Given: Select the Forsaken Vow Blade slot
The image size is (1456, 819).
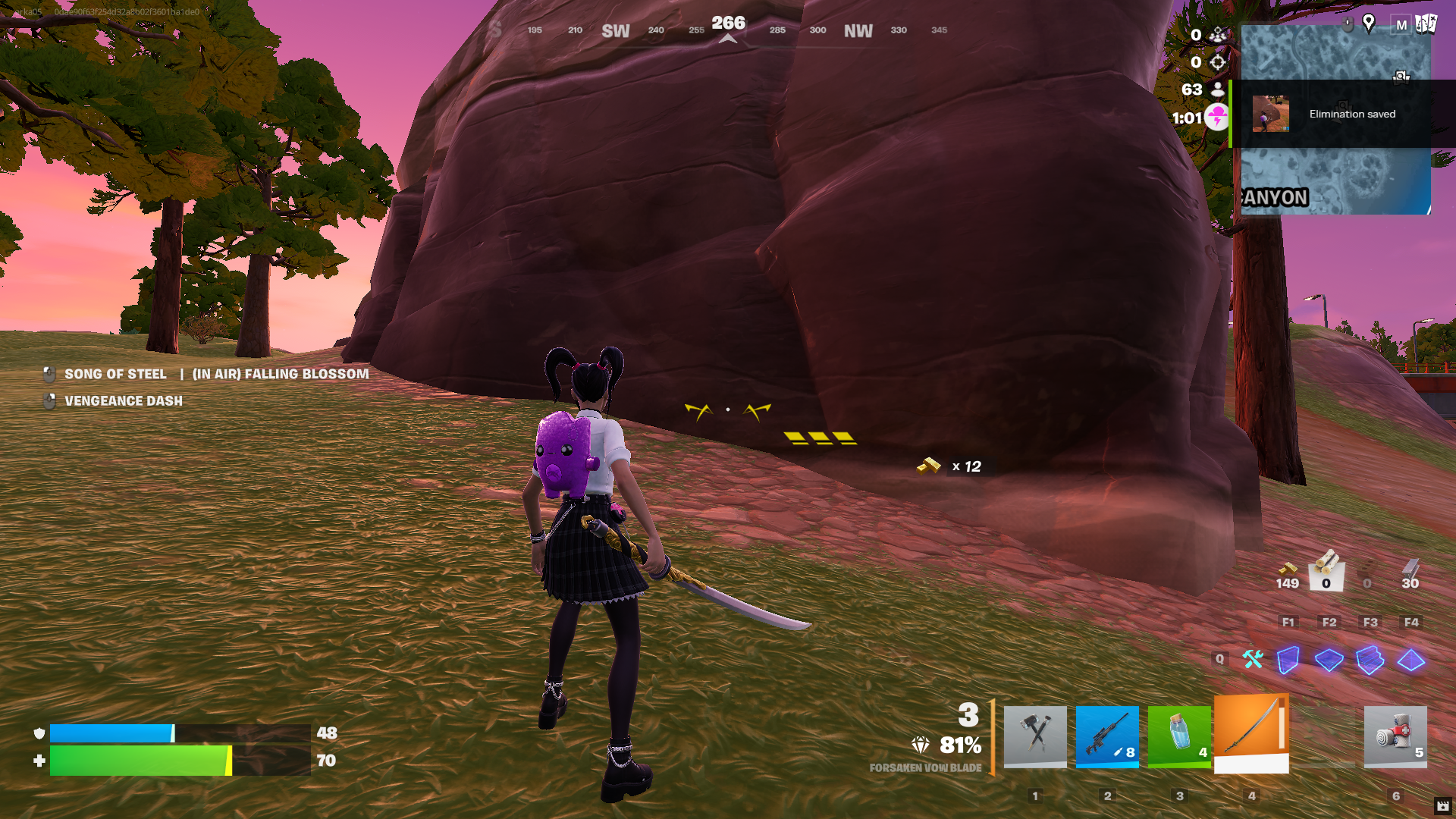Looking at the screenshot, I should click(1251, 733).
